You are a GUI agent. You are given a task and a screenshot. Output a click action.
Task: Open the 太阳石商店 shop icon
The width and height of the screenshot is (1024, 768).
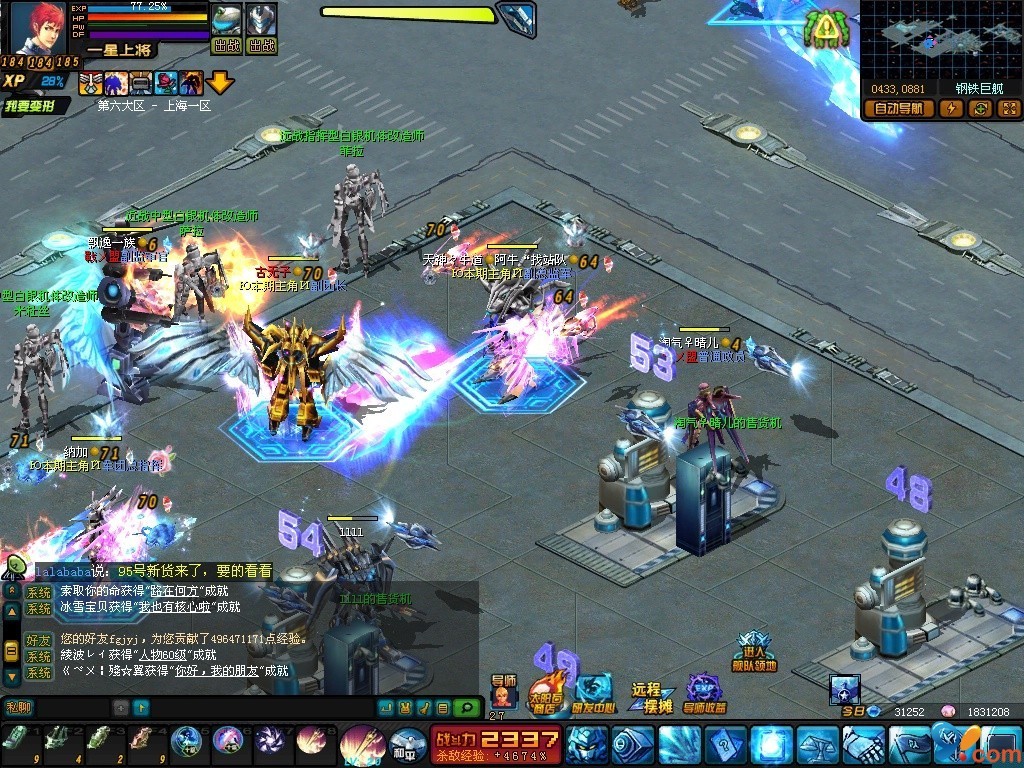click(x=543, y=692)
